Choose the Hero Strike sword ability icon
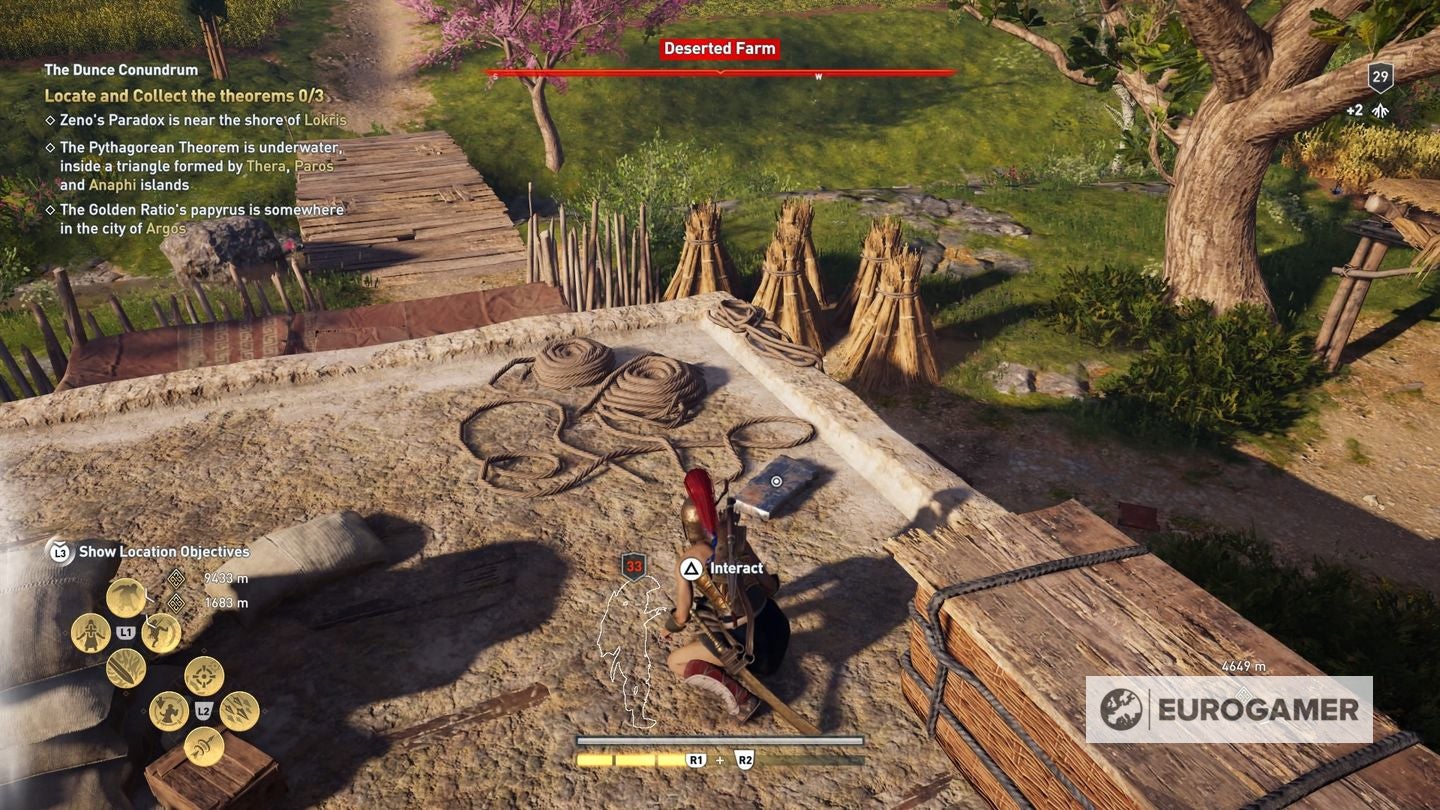The image size is (1440, 810). coord(123,671)
